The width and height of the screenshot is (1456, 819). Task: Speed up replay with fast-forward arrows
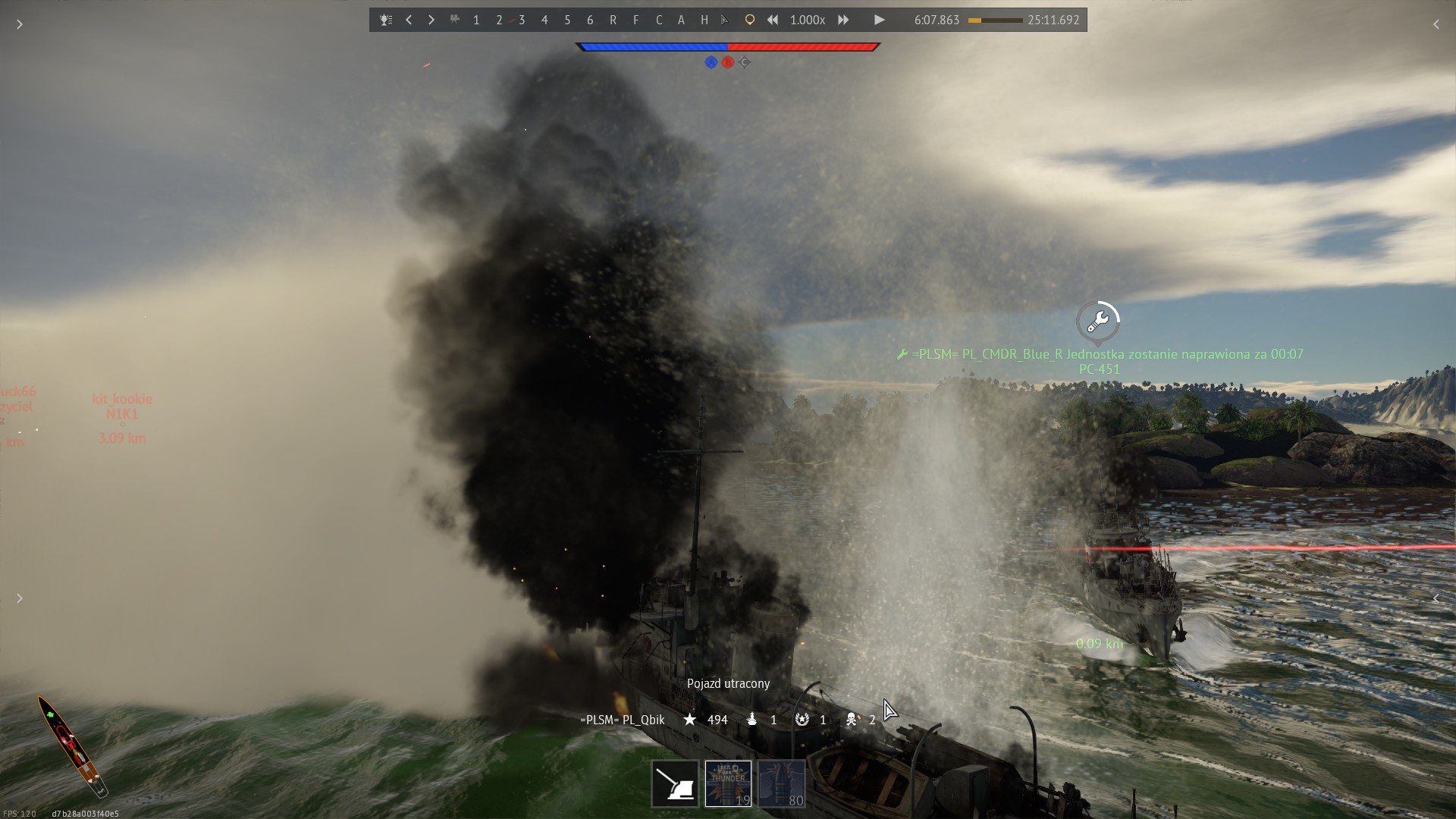(x=843, y=20)
